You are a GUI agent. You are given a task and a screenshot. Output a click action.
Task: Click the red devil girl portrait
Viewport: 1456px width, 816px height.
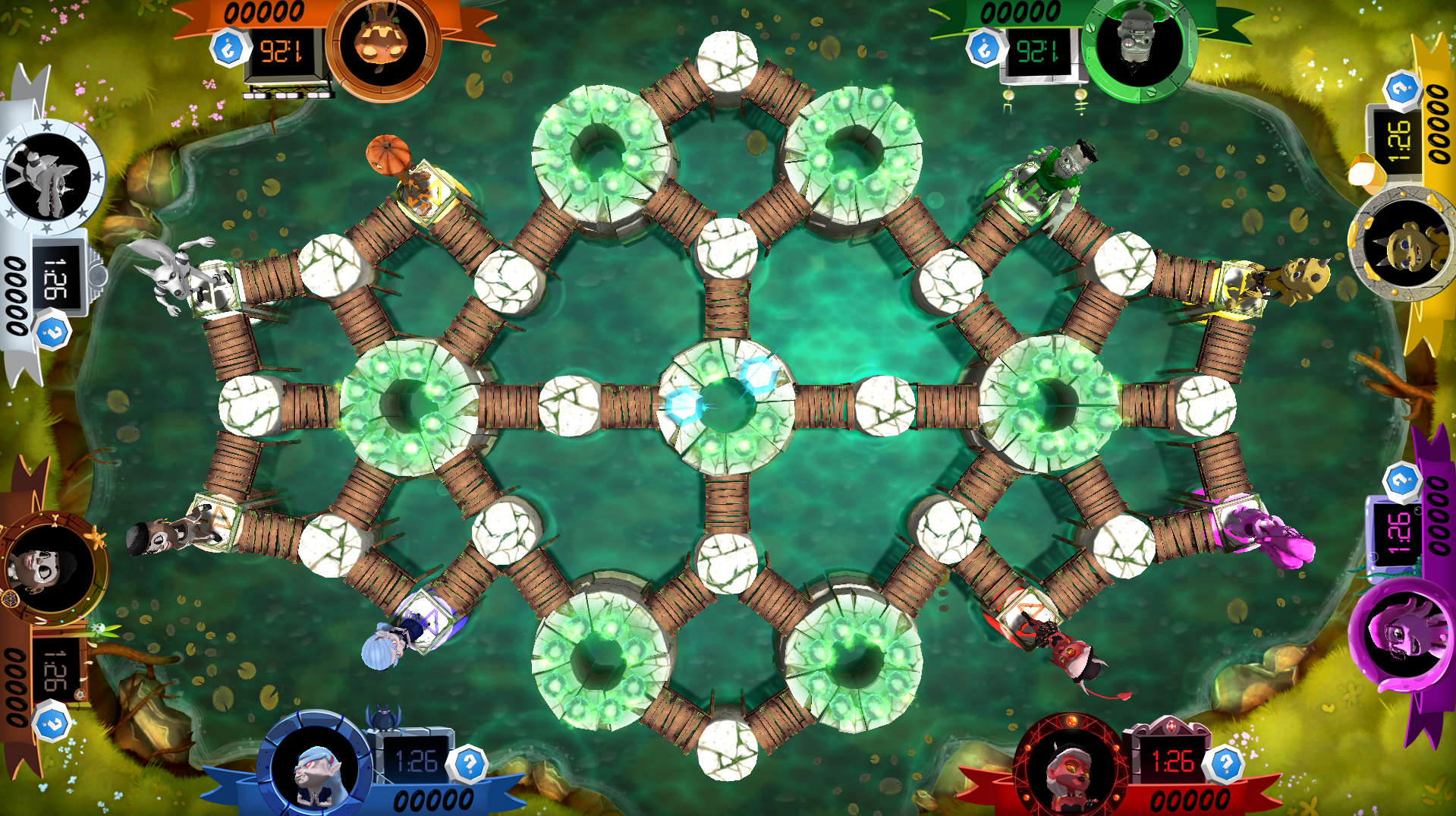point(1071,769)
